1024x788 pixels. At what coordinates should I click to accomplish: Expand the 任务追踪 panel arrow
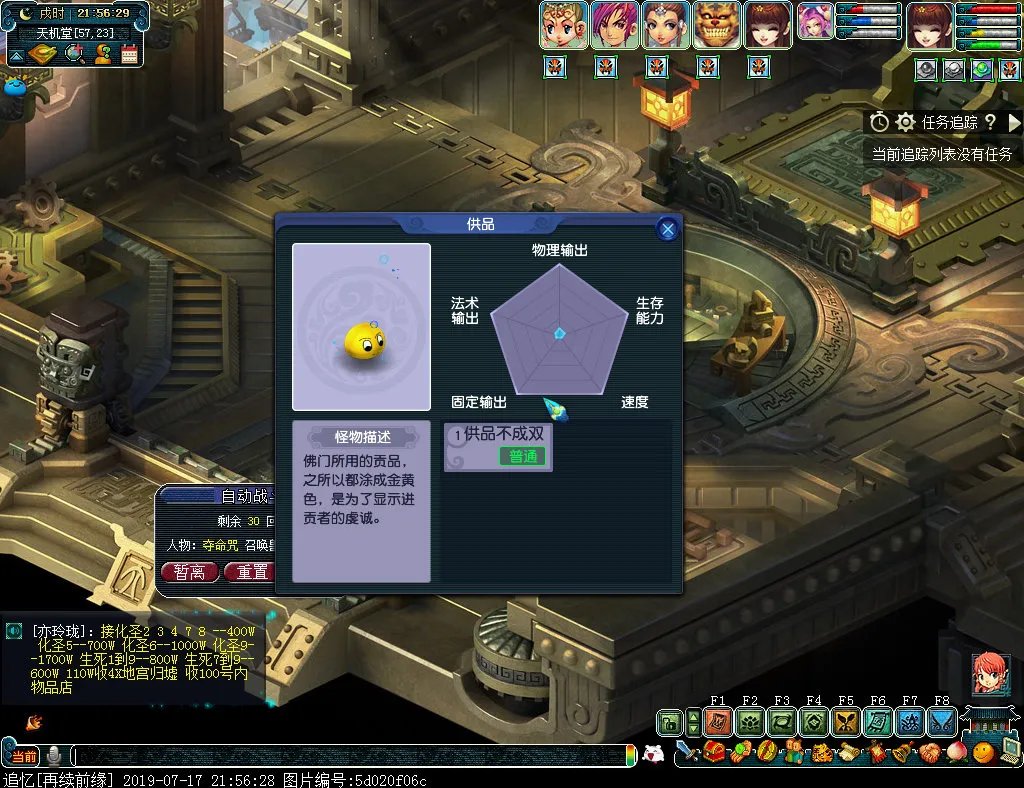(x=1014, y=122)
